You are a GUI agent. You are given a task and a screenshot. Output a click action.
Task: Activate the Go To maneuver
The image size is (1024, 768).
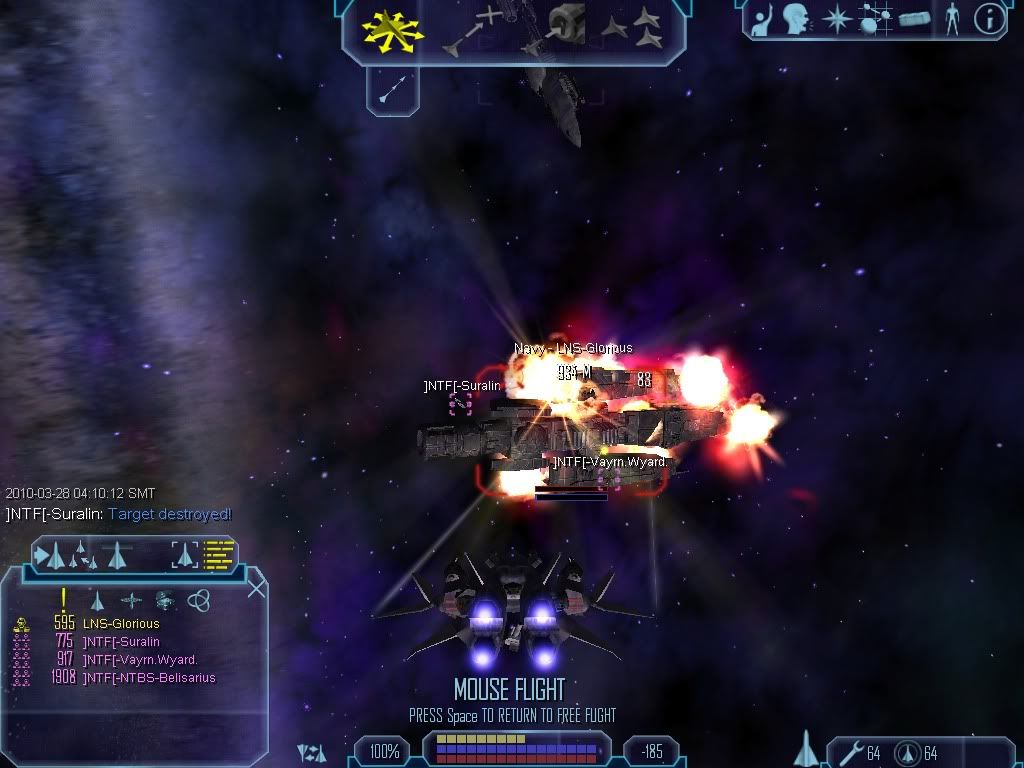471,28
